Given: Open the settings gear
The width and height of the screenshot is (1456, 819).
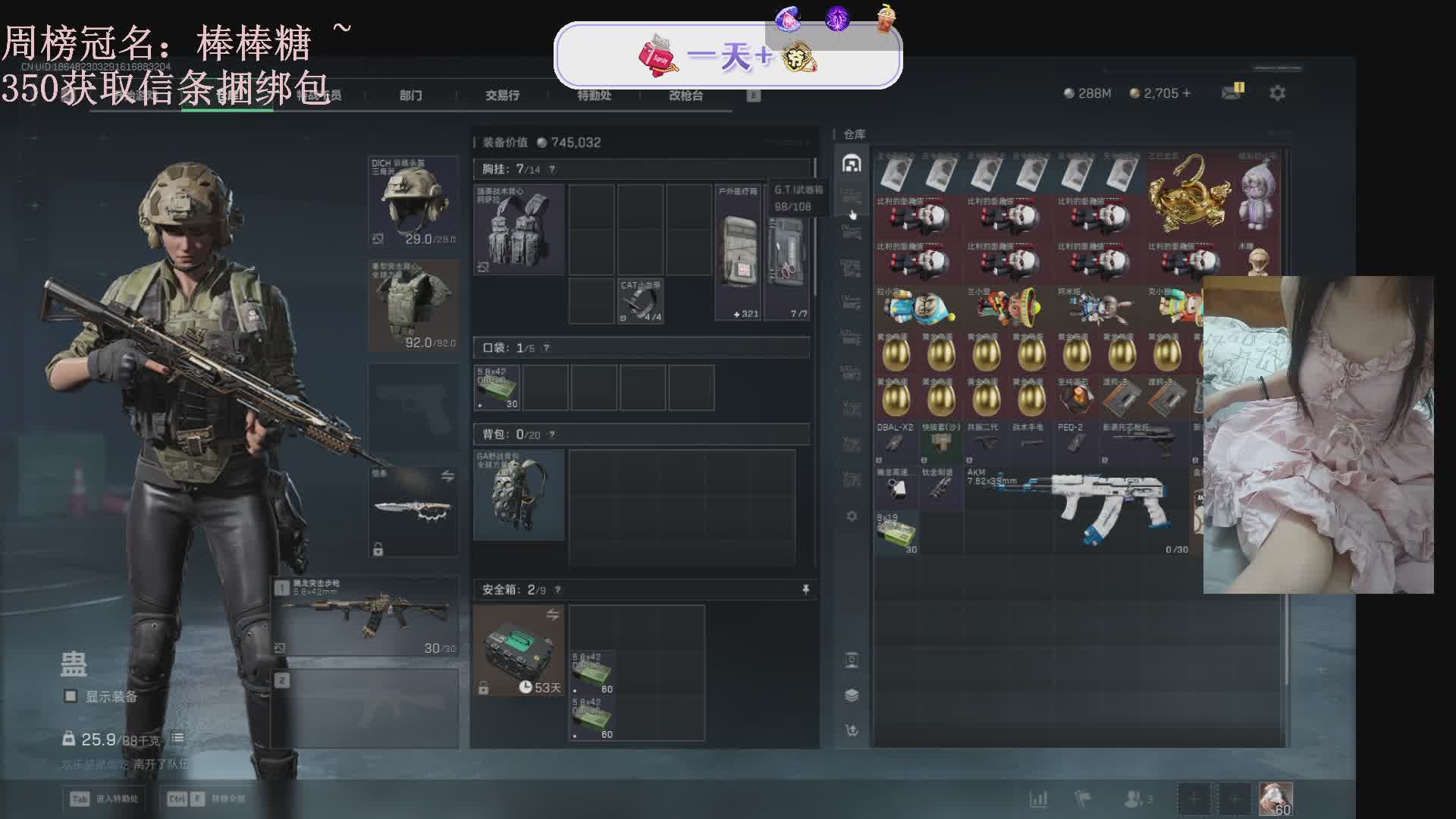Looking at the screenshot, I should coord(1277,93).
